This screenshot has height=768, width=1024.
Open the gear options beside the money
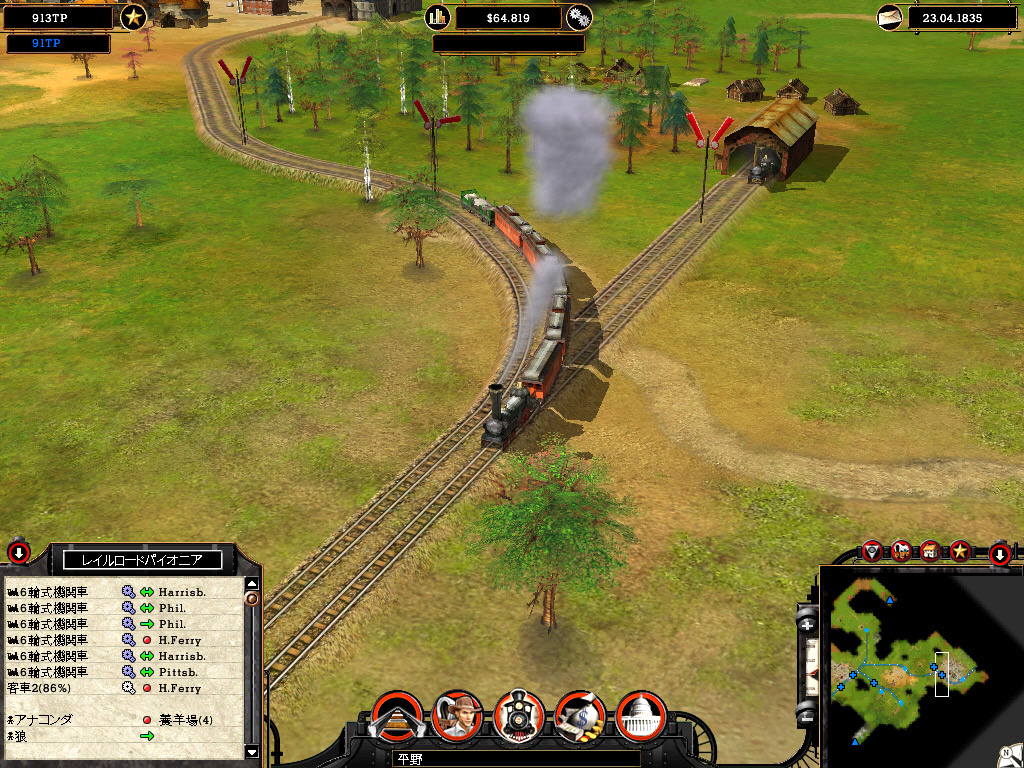pos(578,17)
